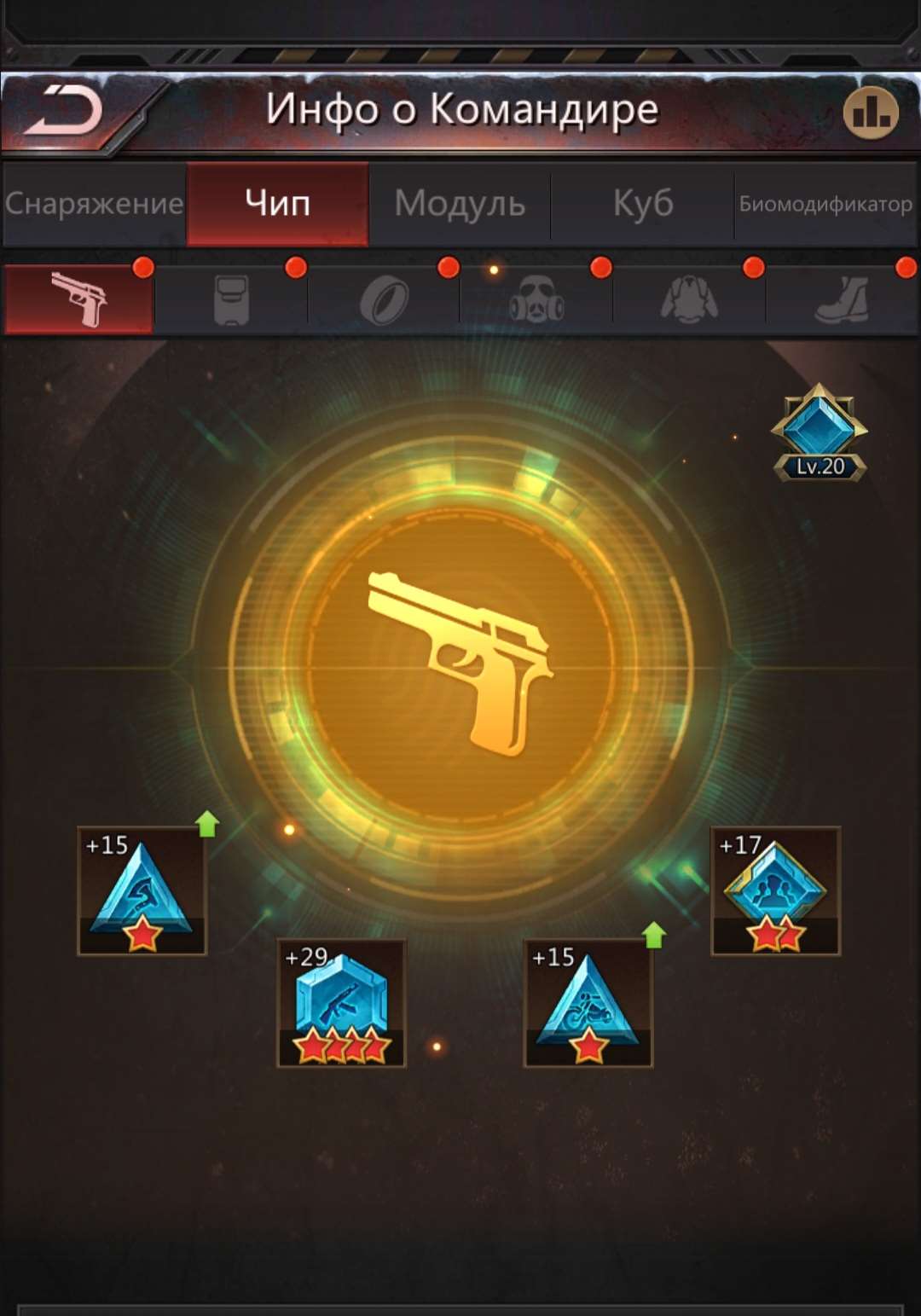Choose the gas mask category

(536, 299)
